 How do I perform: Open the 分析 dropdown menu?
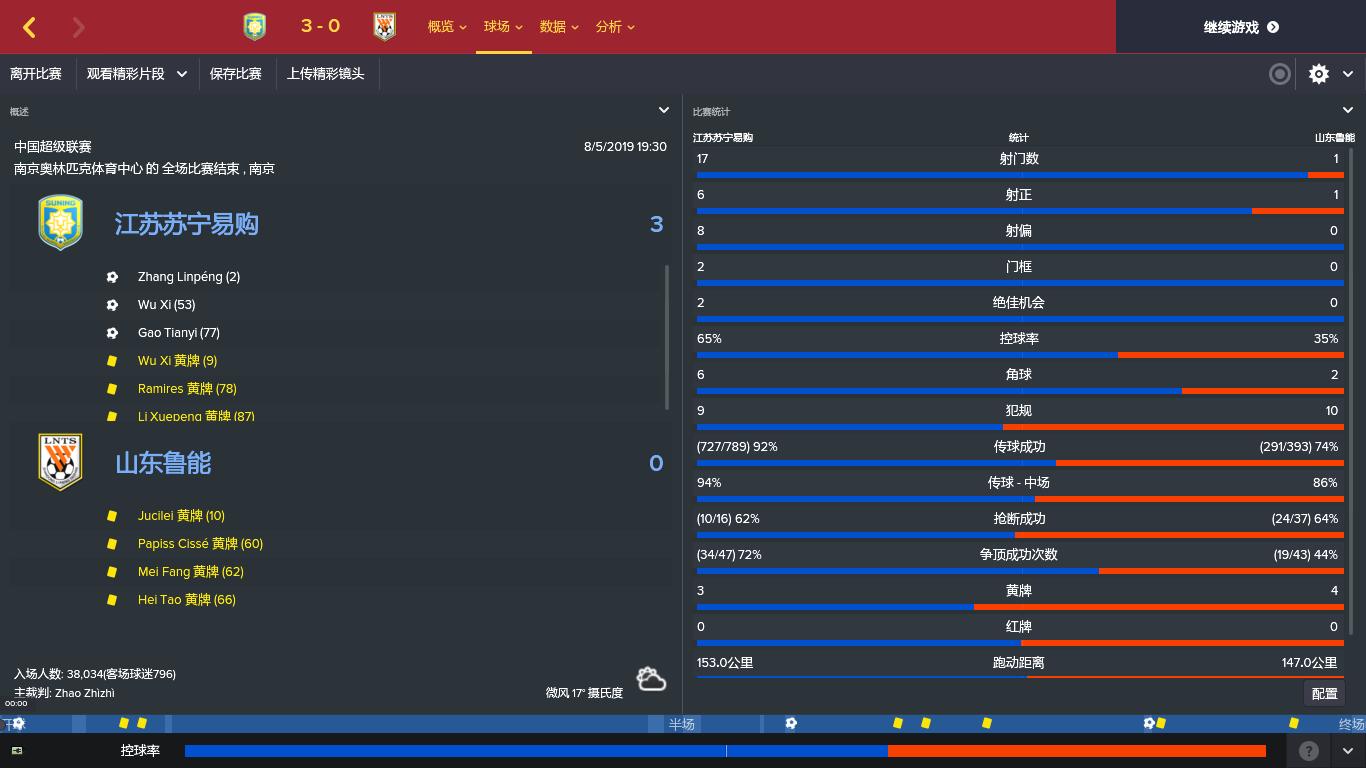pyautogui.click(x=614, y=27)
